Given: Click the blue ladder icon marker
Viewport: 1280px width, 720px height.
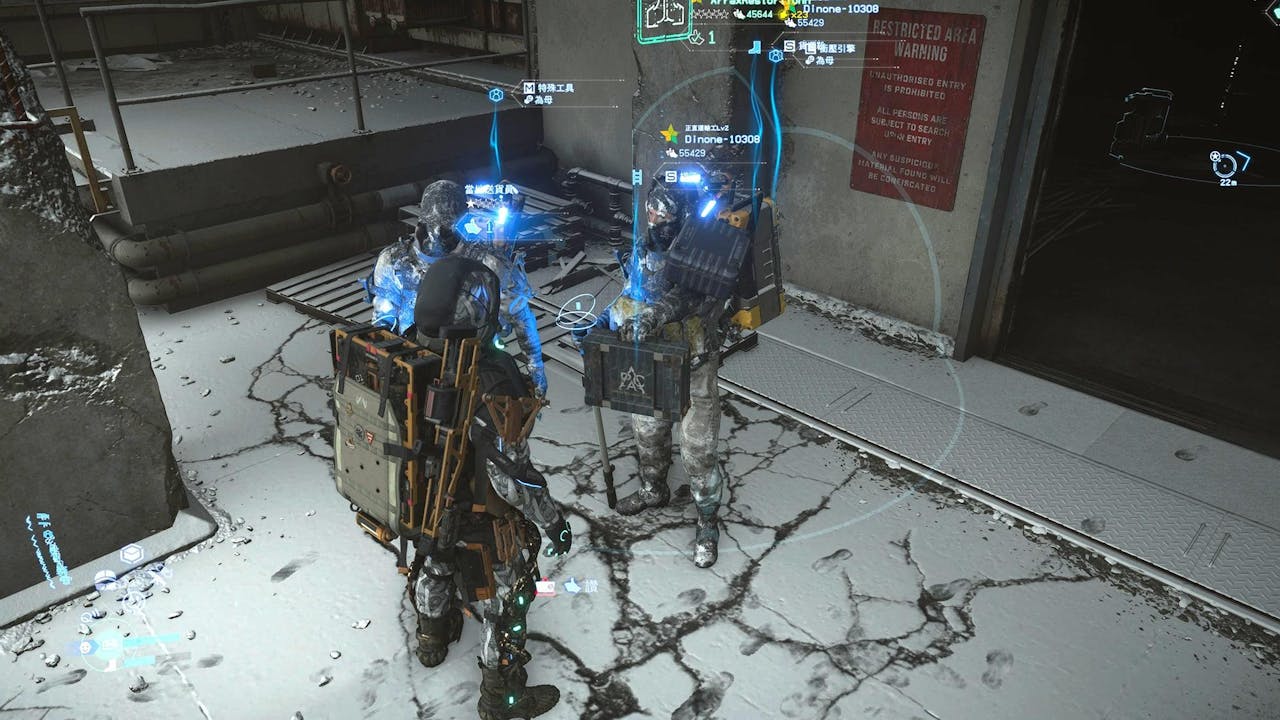Looking at the screenshot, I should [x=637, y=178].
